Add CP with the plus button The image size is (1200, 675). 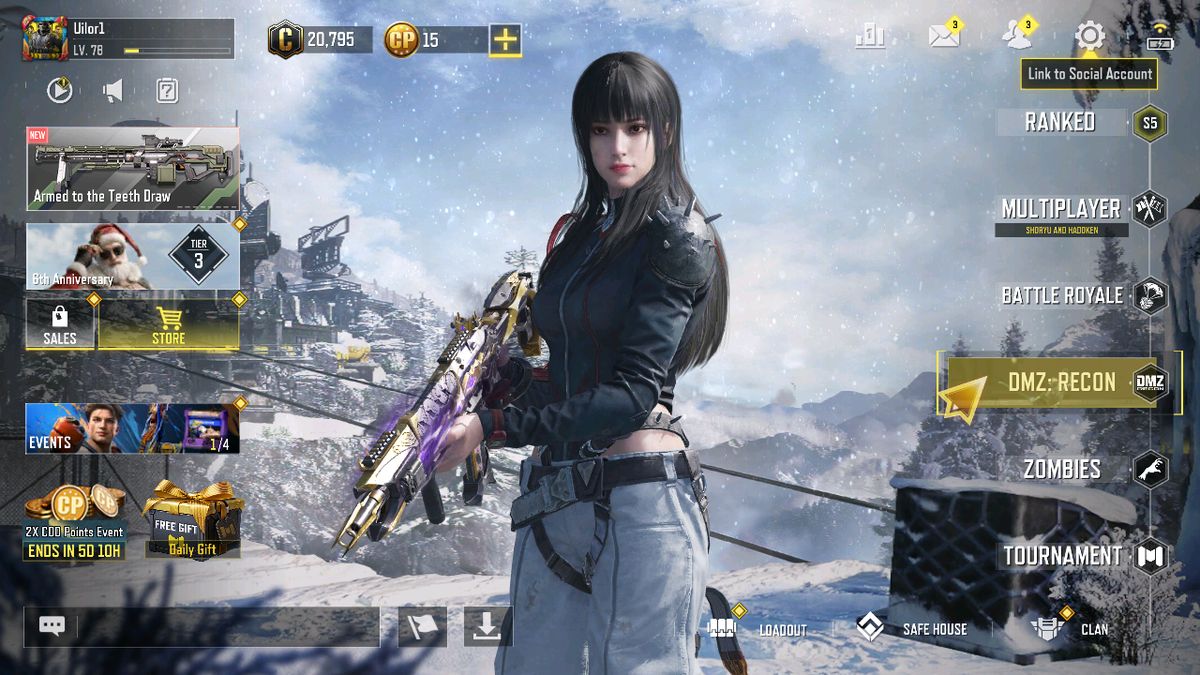click(505, 40)
